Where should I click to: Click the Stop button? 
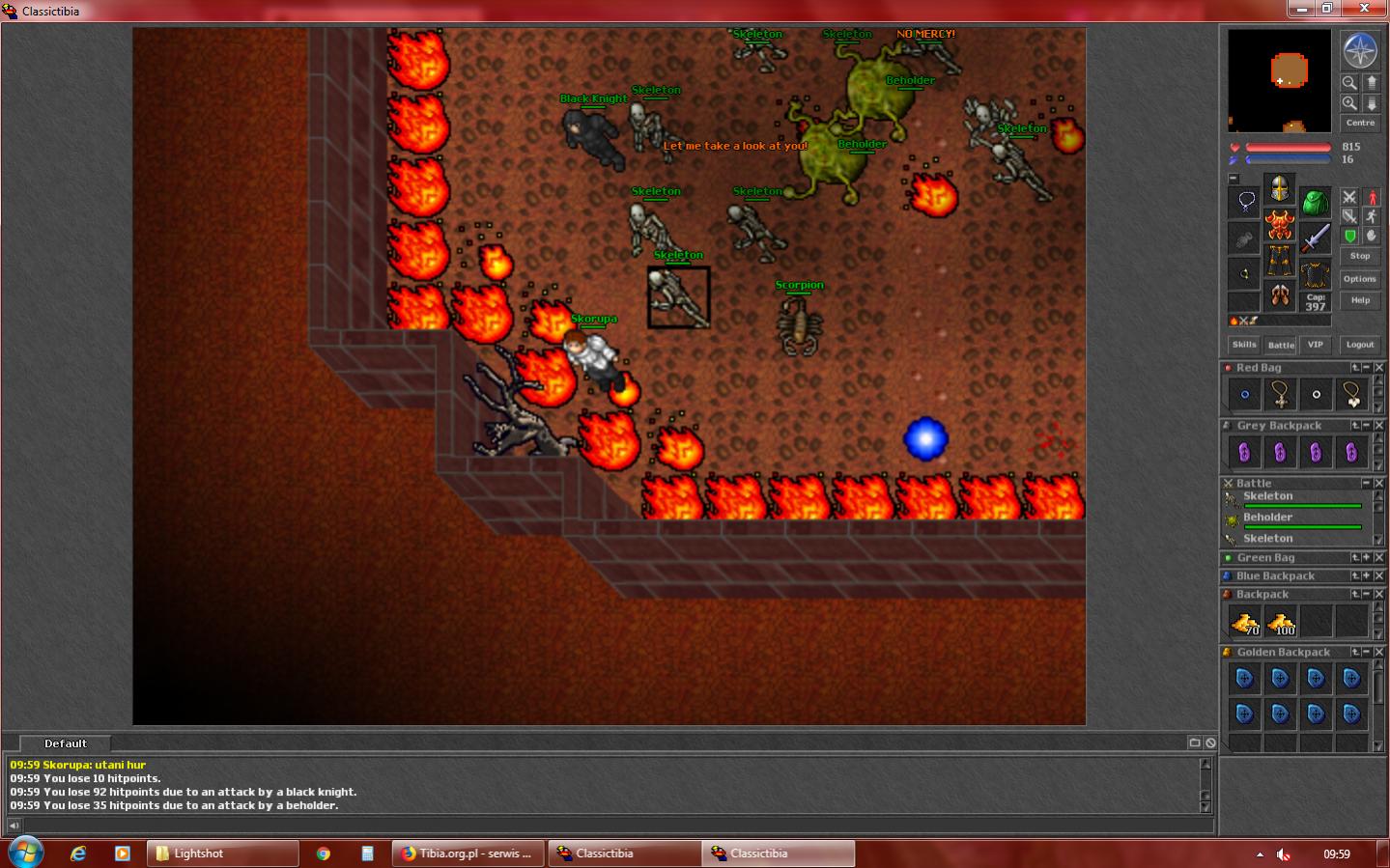(x=1360, y=256)
